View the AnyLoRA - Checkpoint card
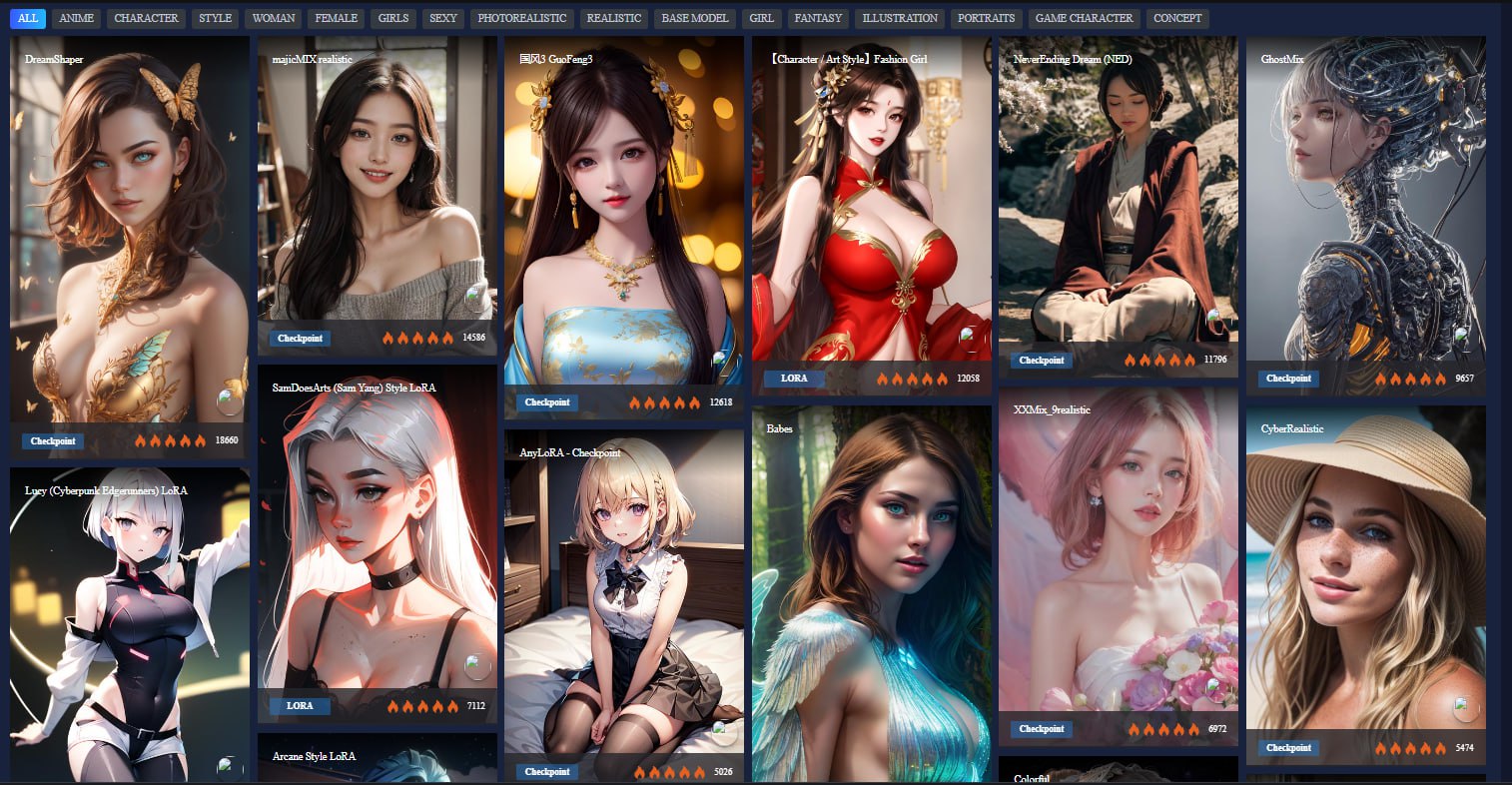 point(623,599)
